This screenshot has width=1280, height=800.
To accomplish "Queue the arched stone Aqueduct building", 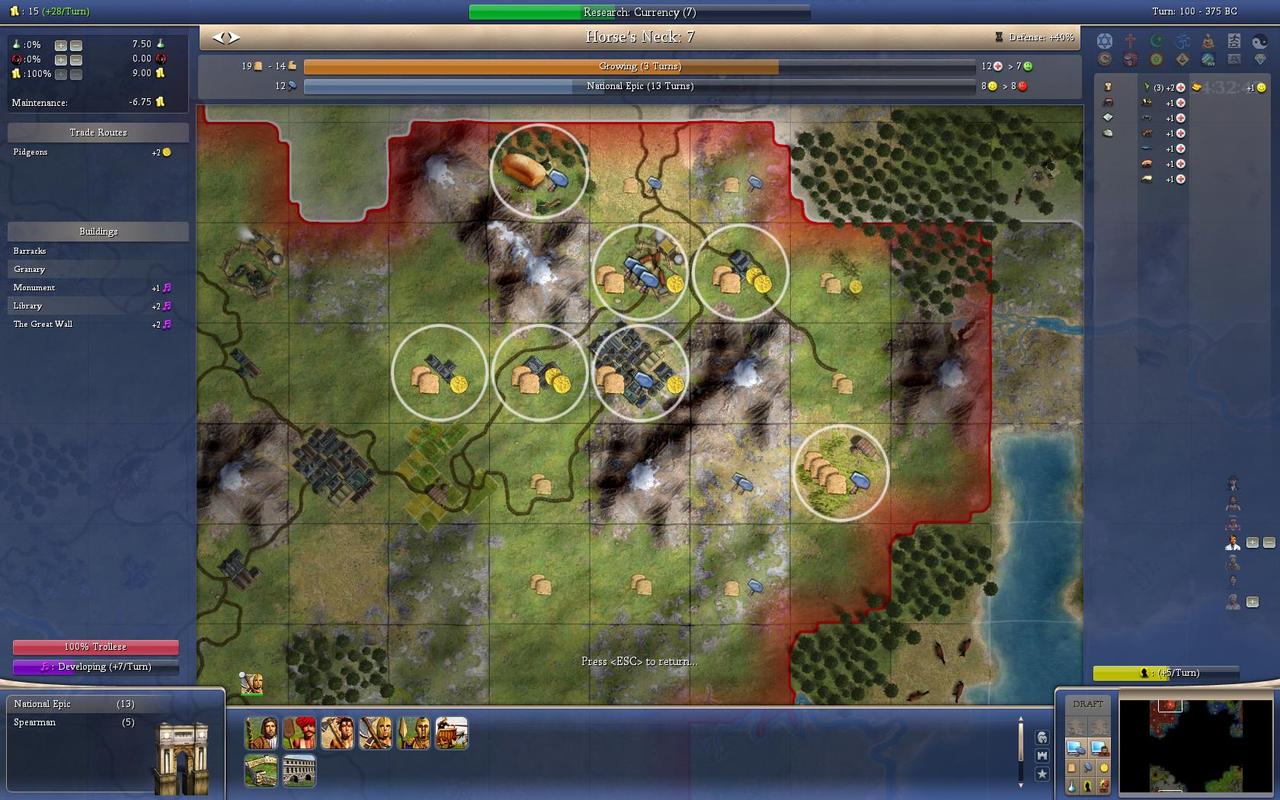I will tap(299, 770).
